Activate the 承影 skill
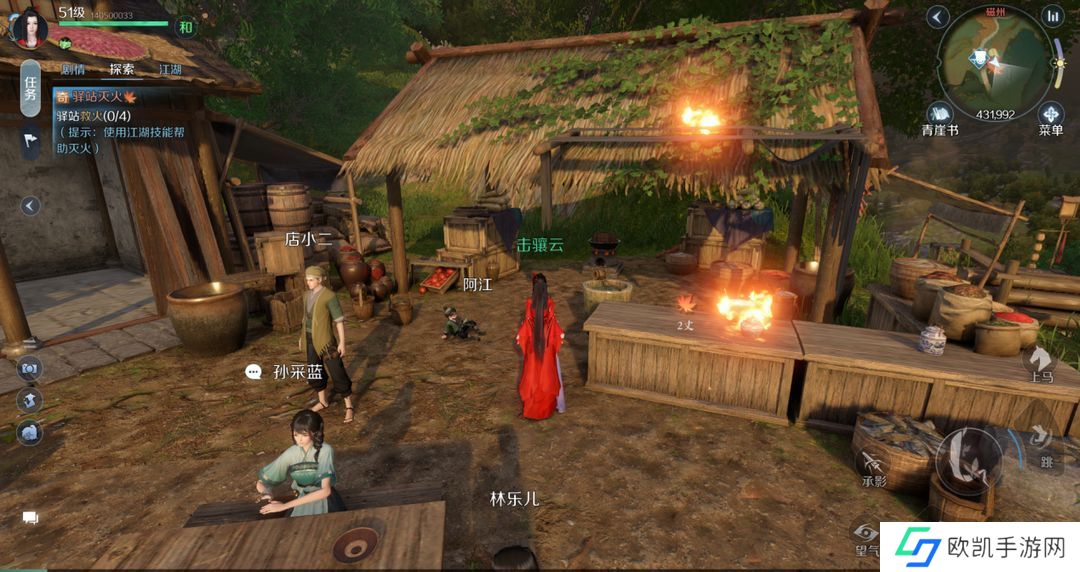 pyautogui.click(x=874, y=467)
